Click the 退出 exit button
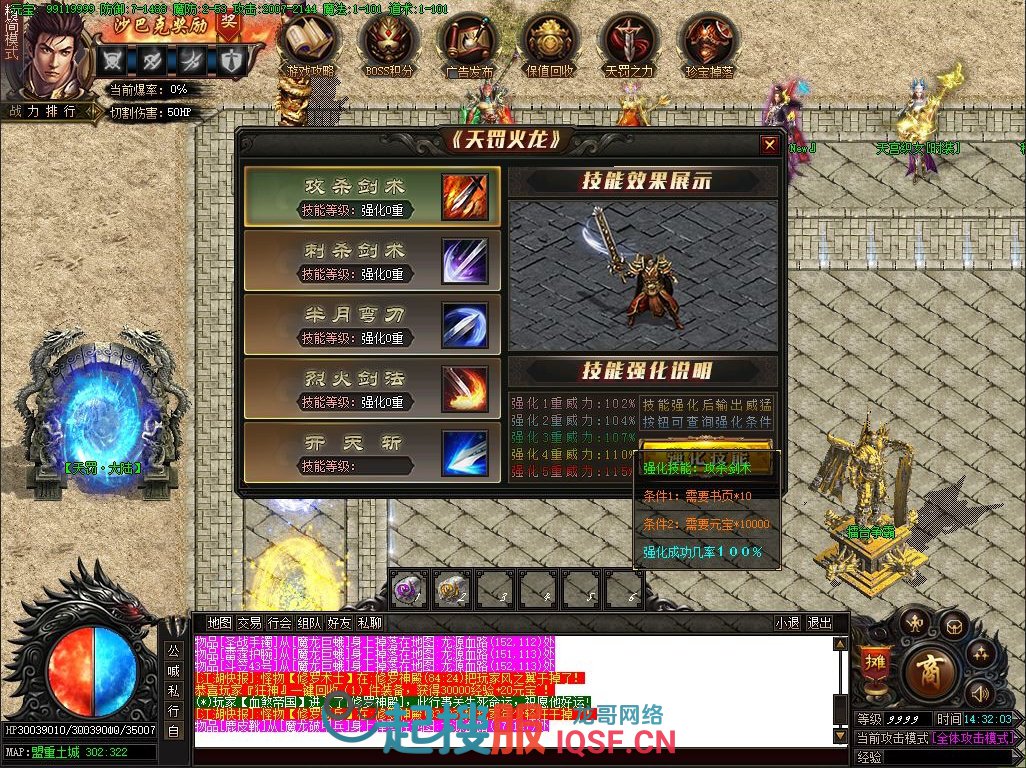The height and width of the screenshot is (768, 1026). click(x=819, y=622)
